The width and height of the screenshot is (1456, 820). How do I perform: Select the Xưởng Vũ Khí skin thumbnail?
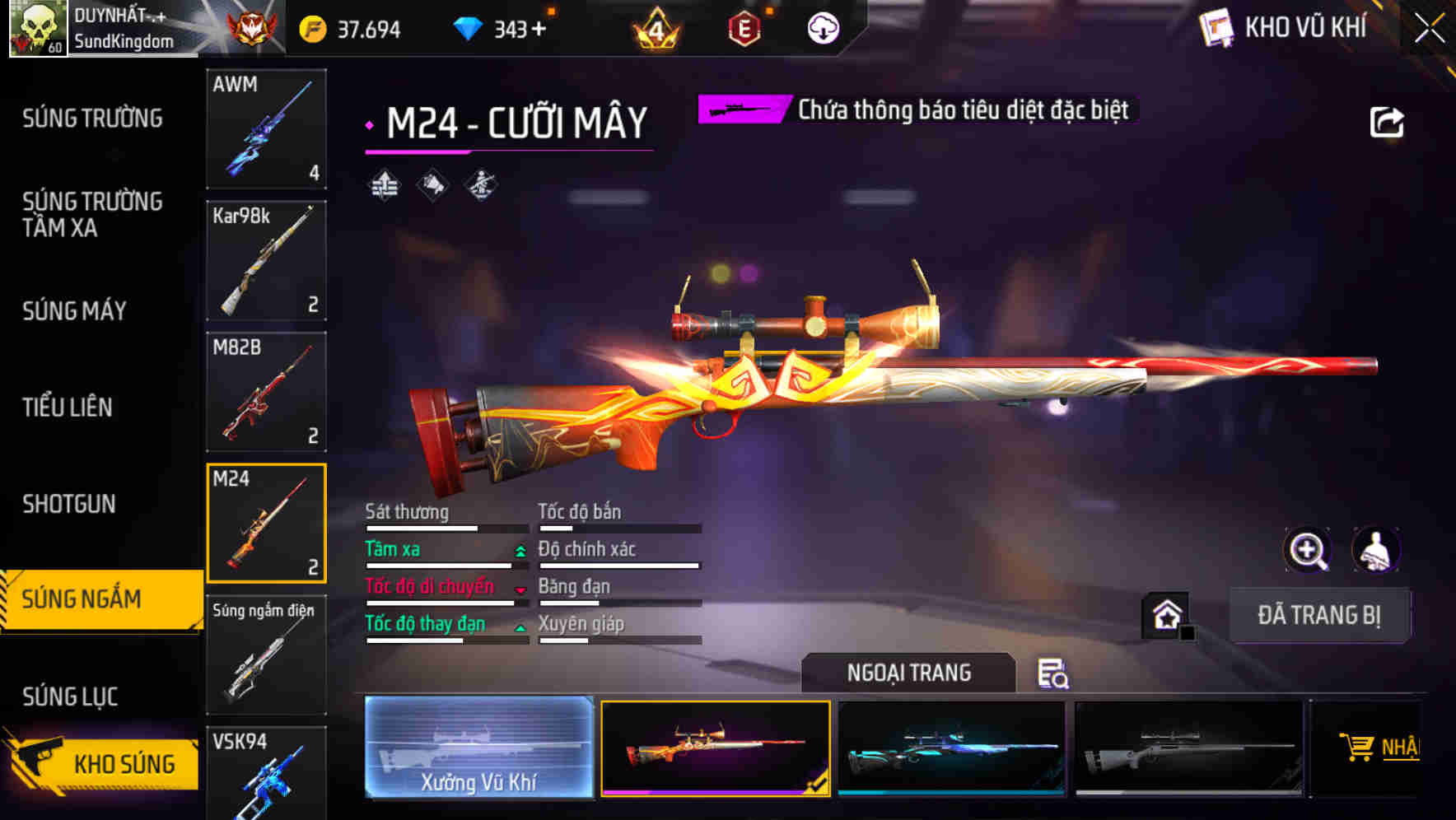click(x=478, y=748)
